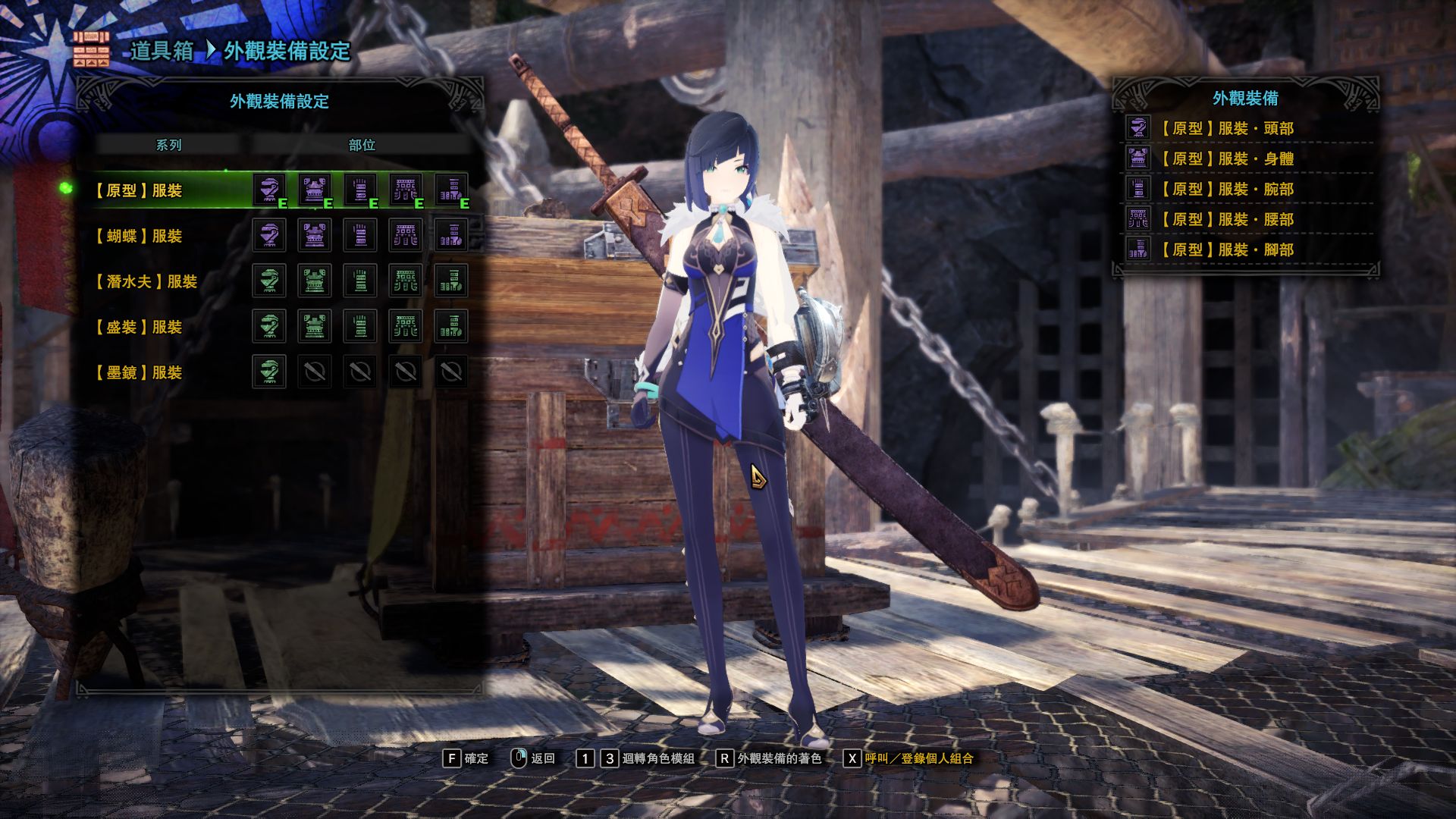Select the 【墨鏡】服裝 head piece icon
This screenshot has width=1456, height=819.
(x=269, y=372)
